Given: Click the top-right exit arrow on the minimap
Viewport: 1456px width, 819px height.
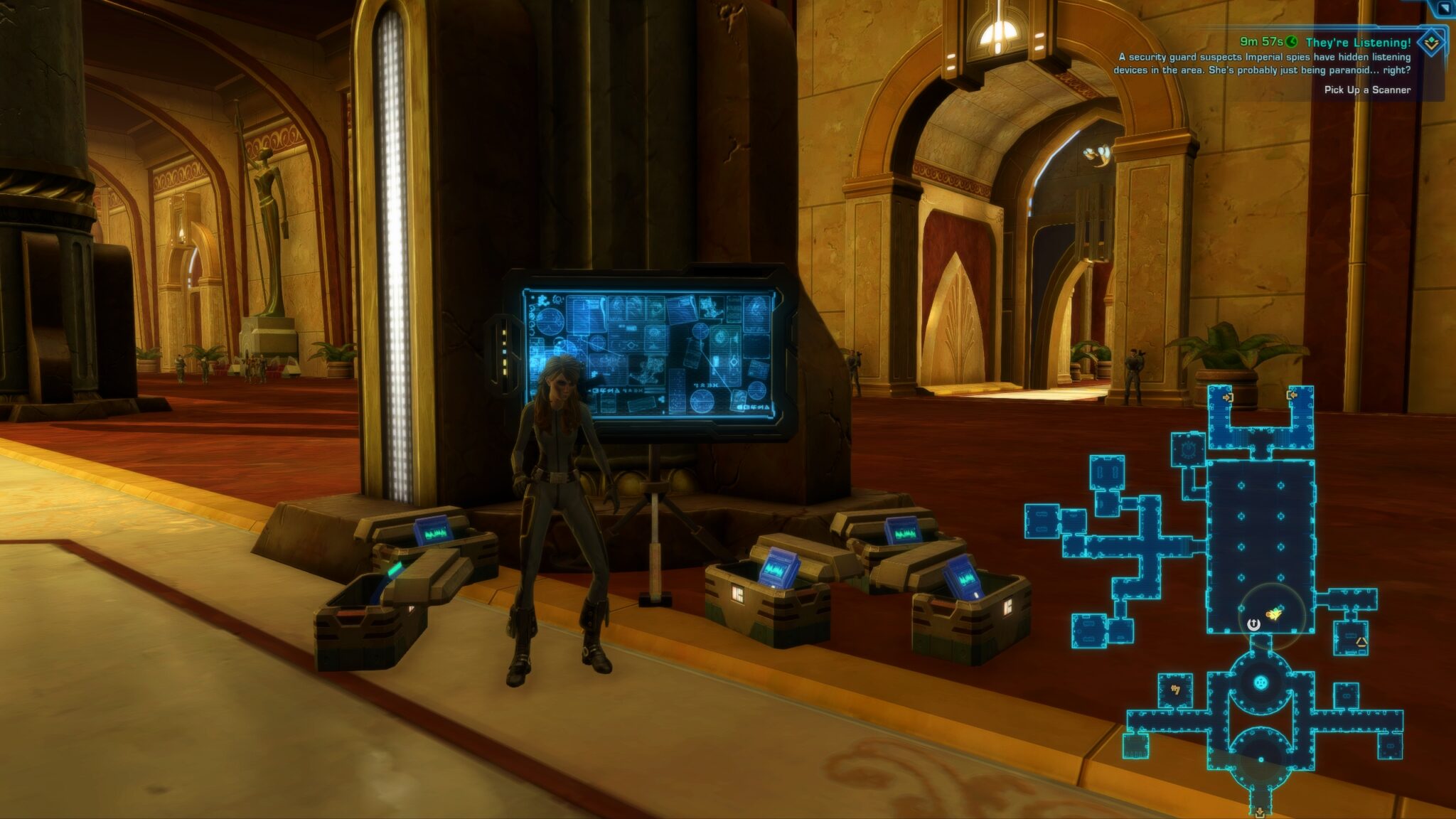Looking at the screenshot, I should tap(1292, 395).
